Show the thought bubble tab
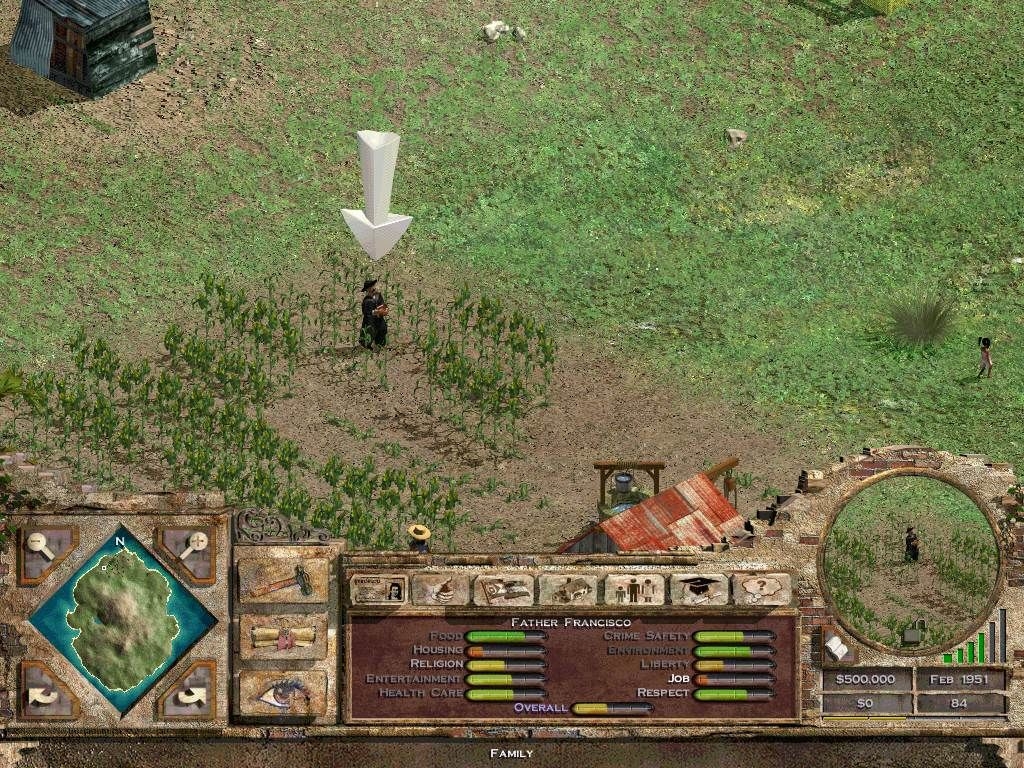Screen dimensions: 1024x768 pyautogui.click(x=762, y=589)
